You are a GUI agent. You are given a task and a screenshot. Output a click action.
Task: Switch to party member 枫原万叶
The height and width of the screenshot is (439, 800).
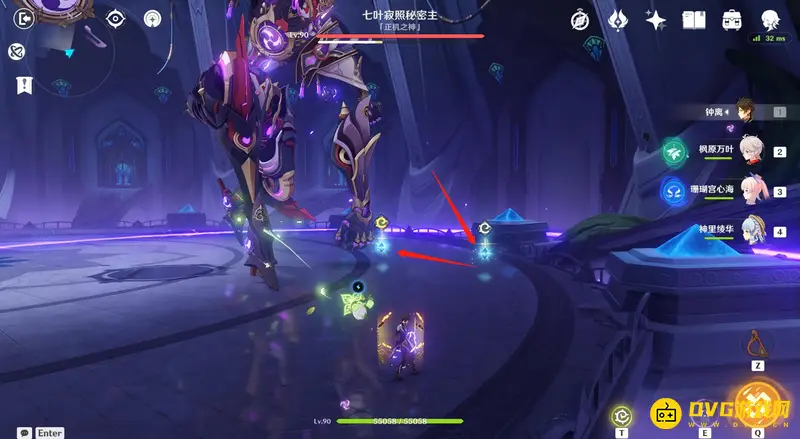(x=750, y=152)
